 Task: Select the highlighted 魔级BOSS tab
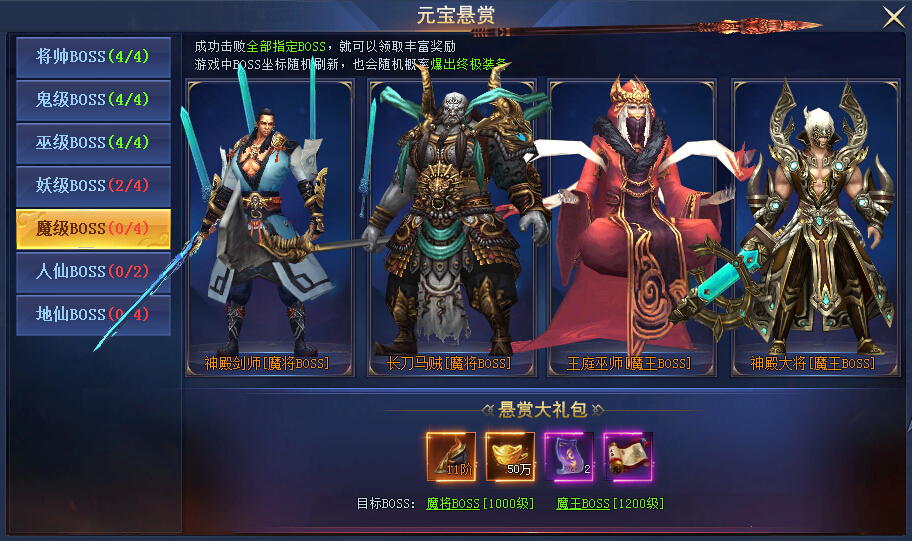(93, 229)
